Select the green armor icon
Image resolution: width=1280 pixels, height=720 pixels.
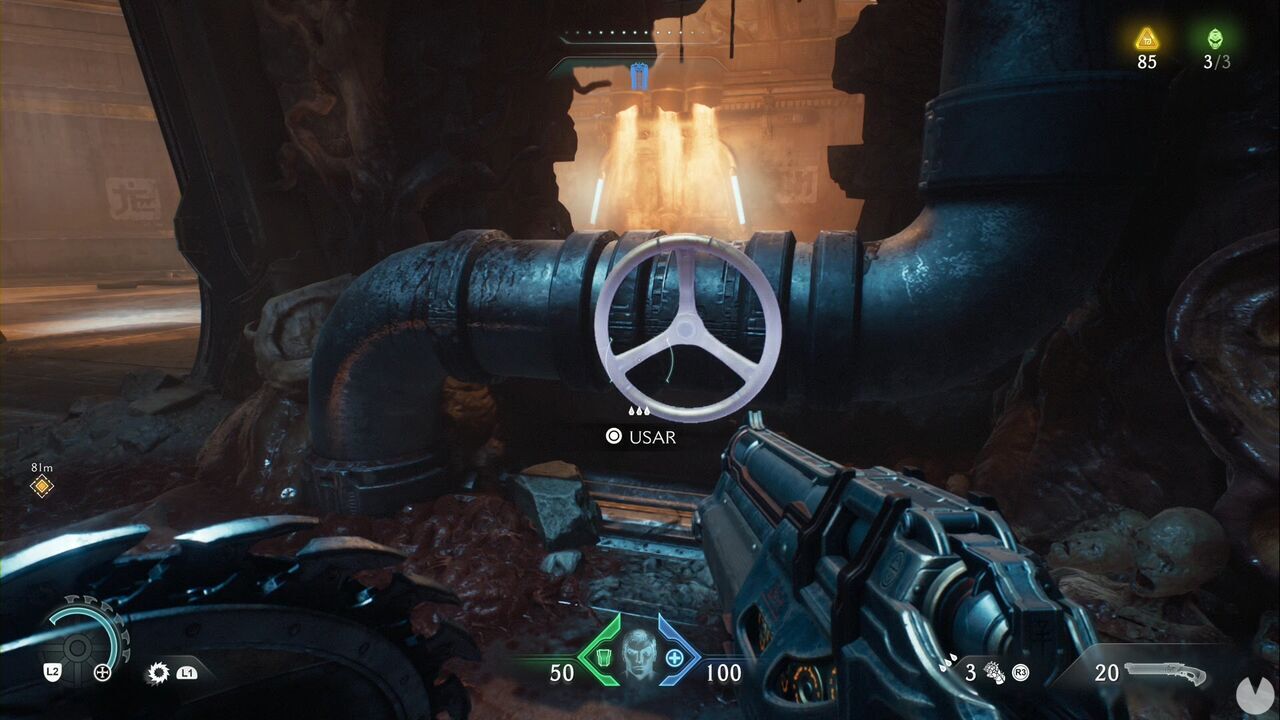tap(604, 657)
